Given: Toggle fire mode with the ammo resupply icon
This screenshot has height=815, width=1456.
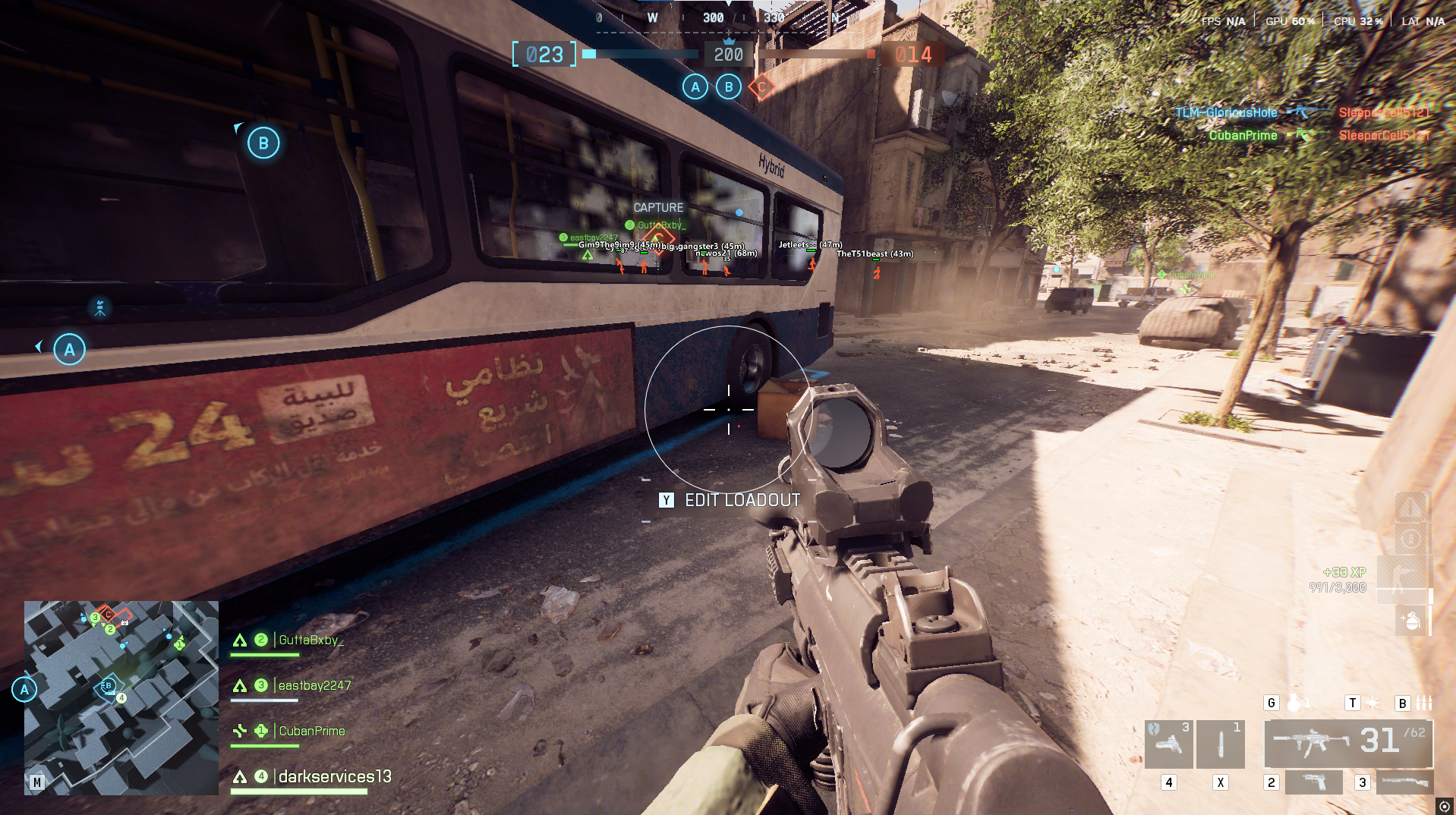Looking at the screenshot, I should tap(1410, 537).
